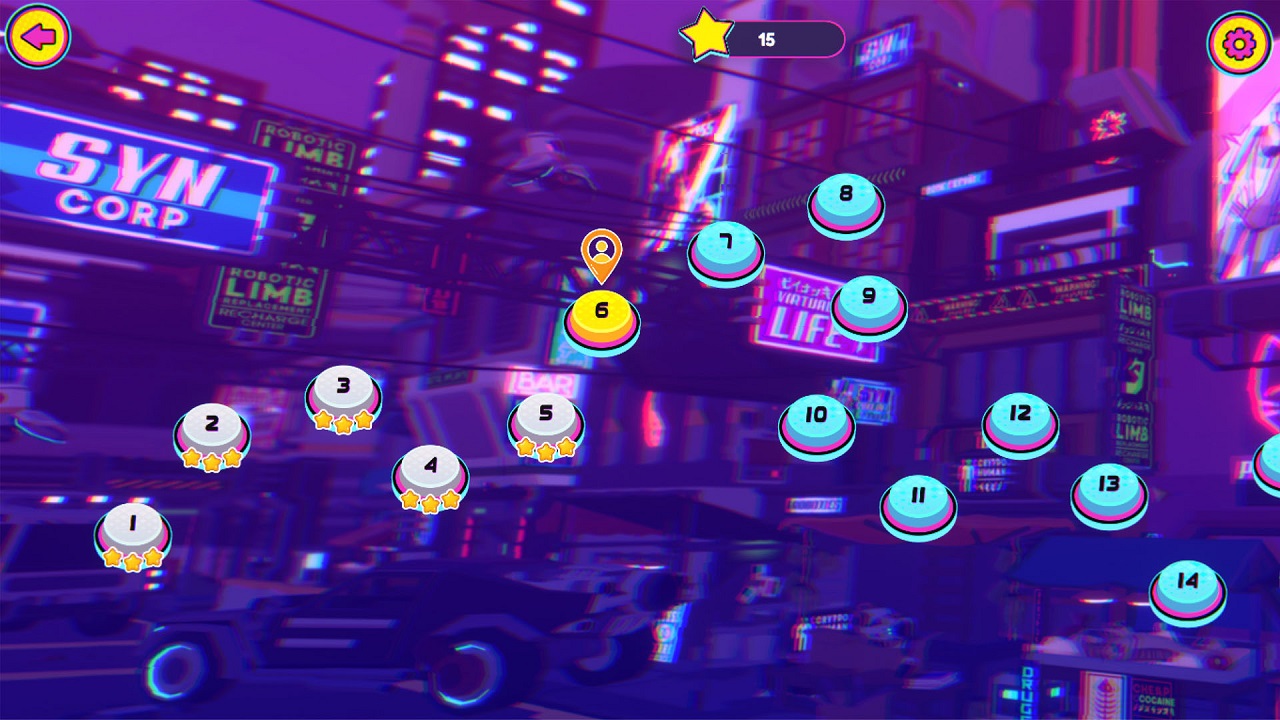The width and height of the screenshot is (1280, 720).
Task: Select level 12 on the map
Action: (1020, 418)
